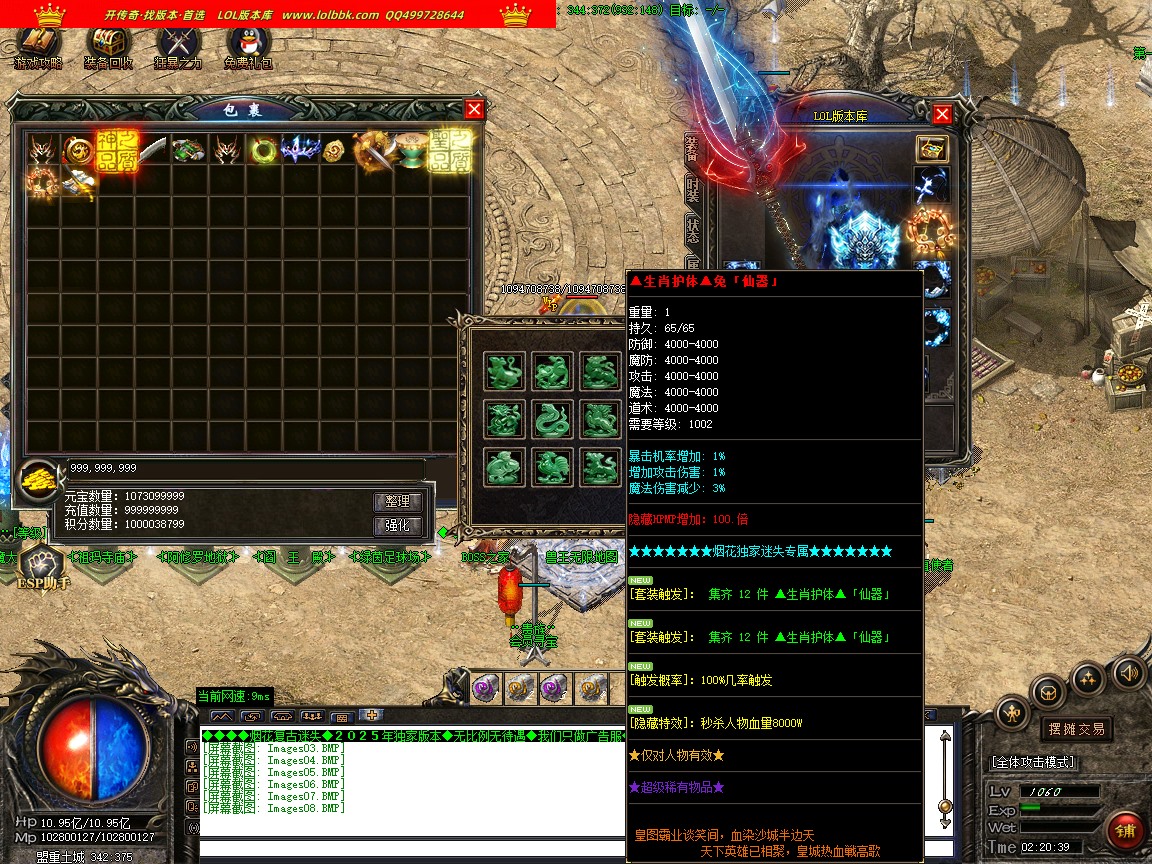The height and width of the screenshot is (864, 1152).
Task: Click the 整理 sort button in bag
Action: [x=398, y=501]
